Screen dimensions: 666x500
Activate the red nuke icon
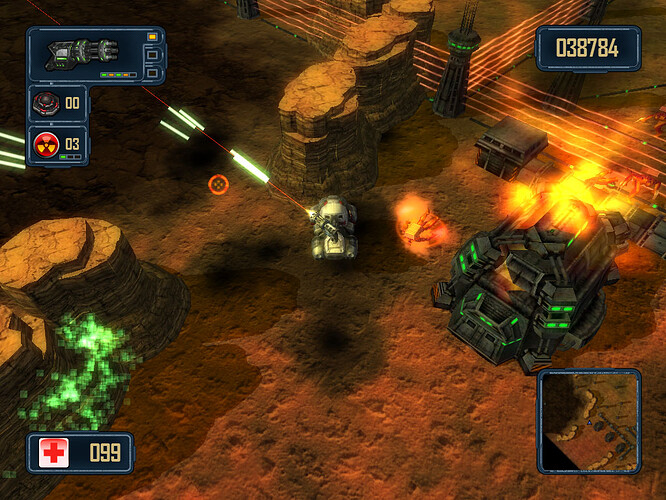[x=45, y=143]
